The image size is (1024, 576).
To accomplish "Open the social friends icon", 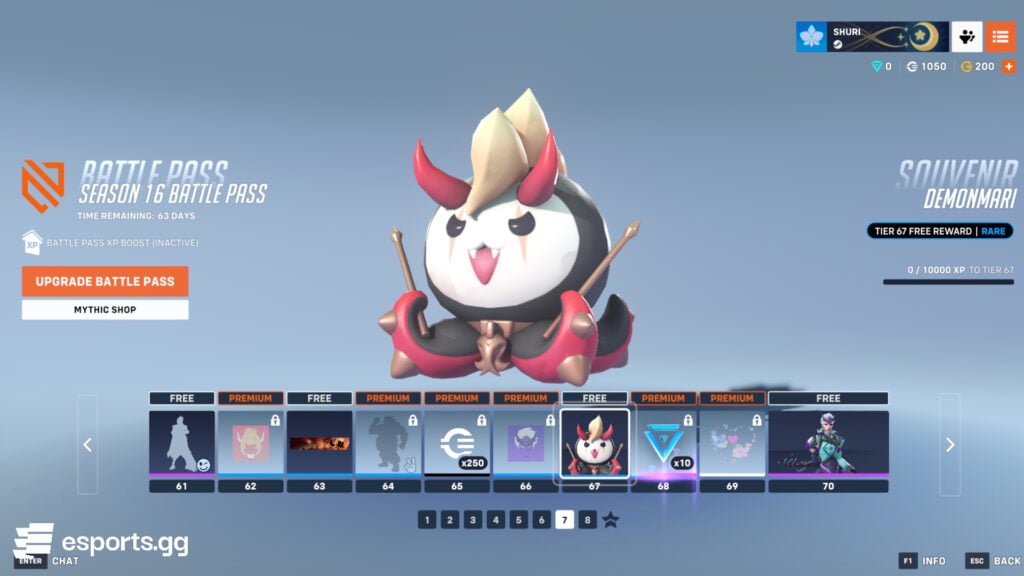I will click(x=966, y=37).
